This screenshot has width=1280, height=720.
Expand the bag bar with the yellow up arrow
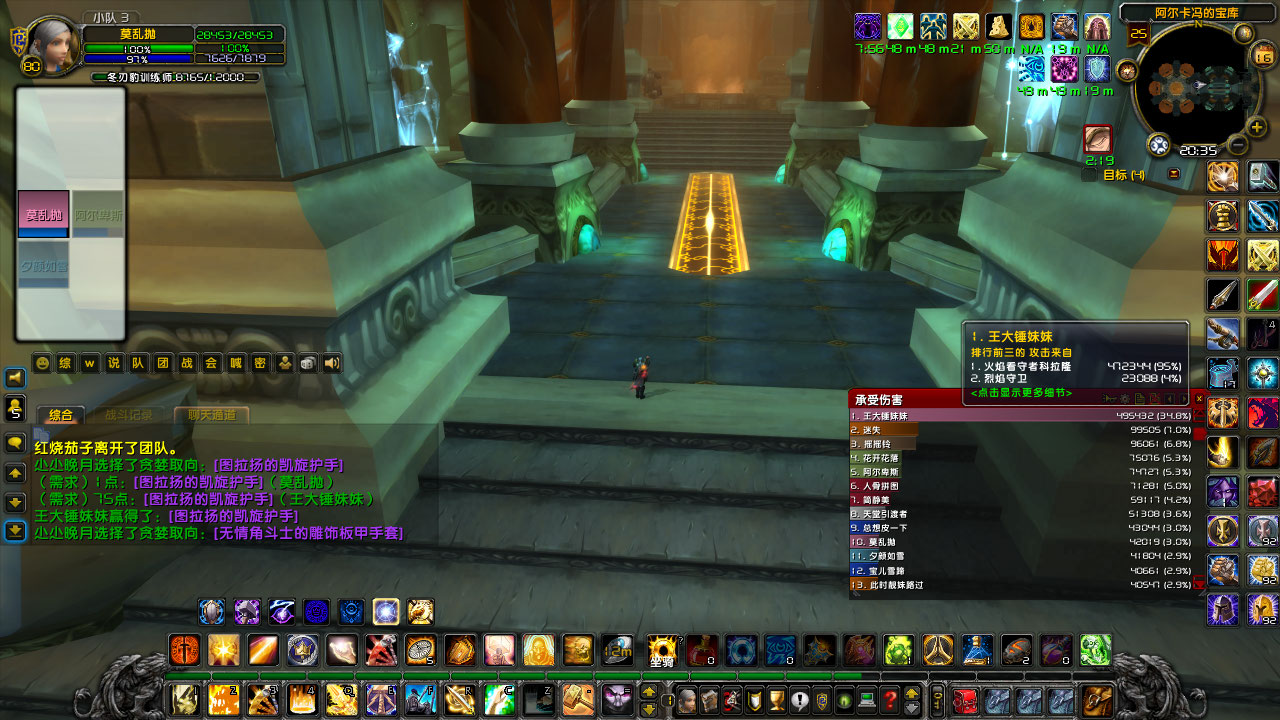click(912, 694)
